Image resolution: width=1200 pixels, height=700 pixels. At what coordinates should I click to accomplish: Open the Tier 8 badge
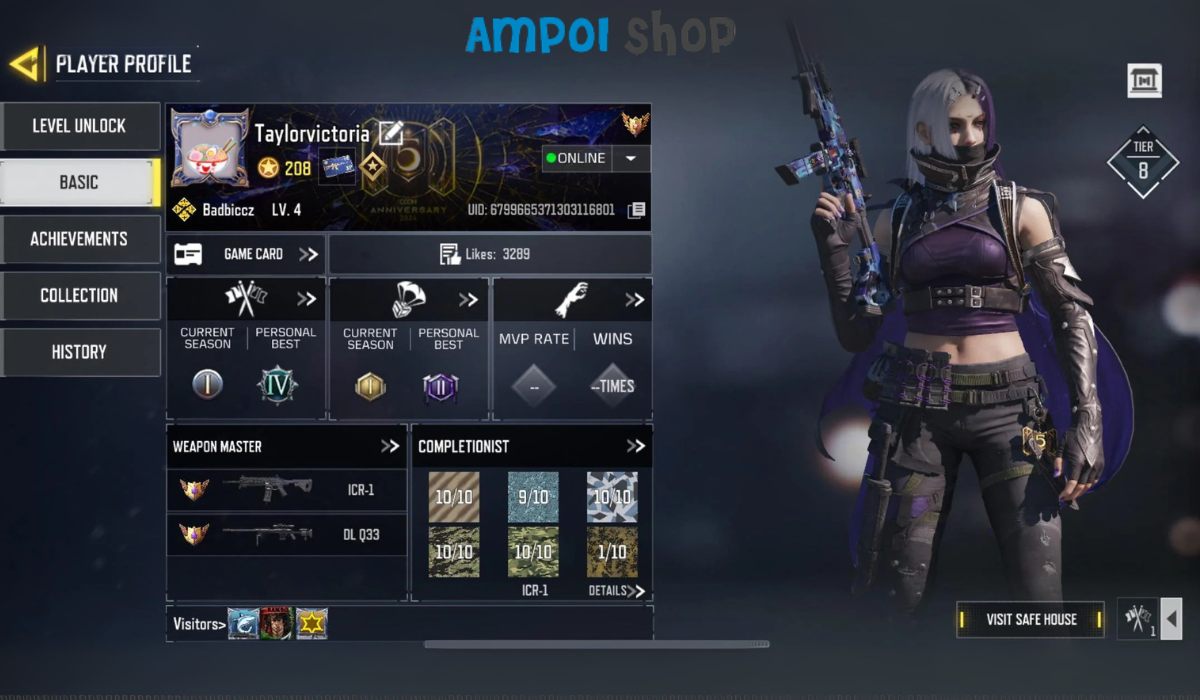(x=1142, y=162)
